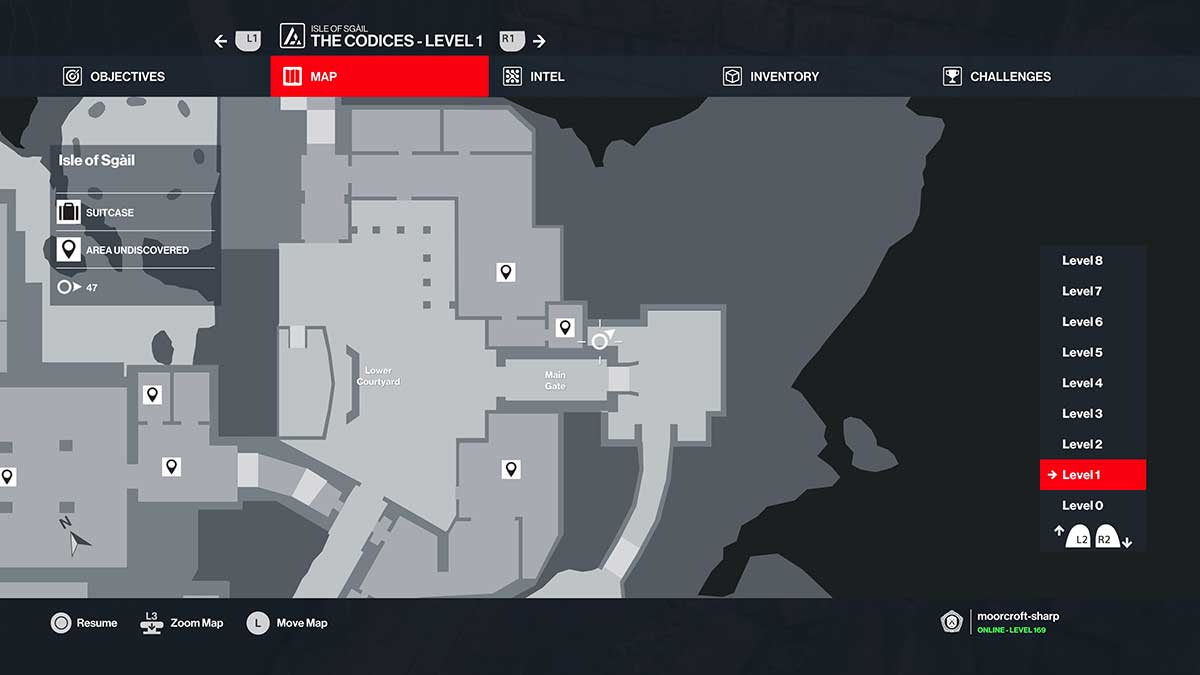Select Level 8 in floor list
Screen dimensions: 1200x675
point(1082,261)
